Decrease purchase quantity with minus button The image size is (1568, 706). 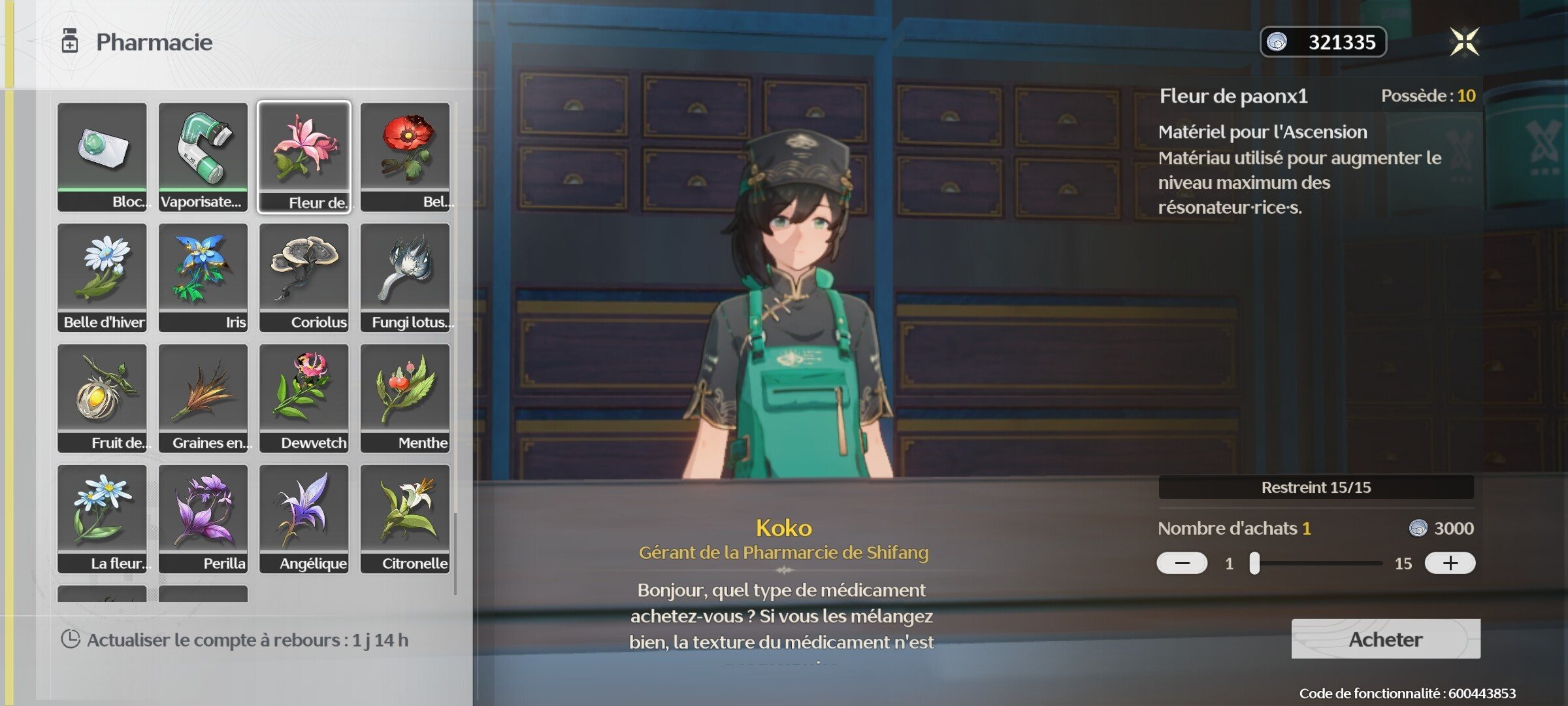pyautogui.click(x=1182, y=563)
